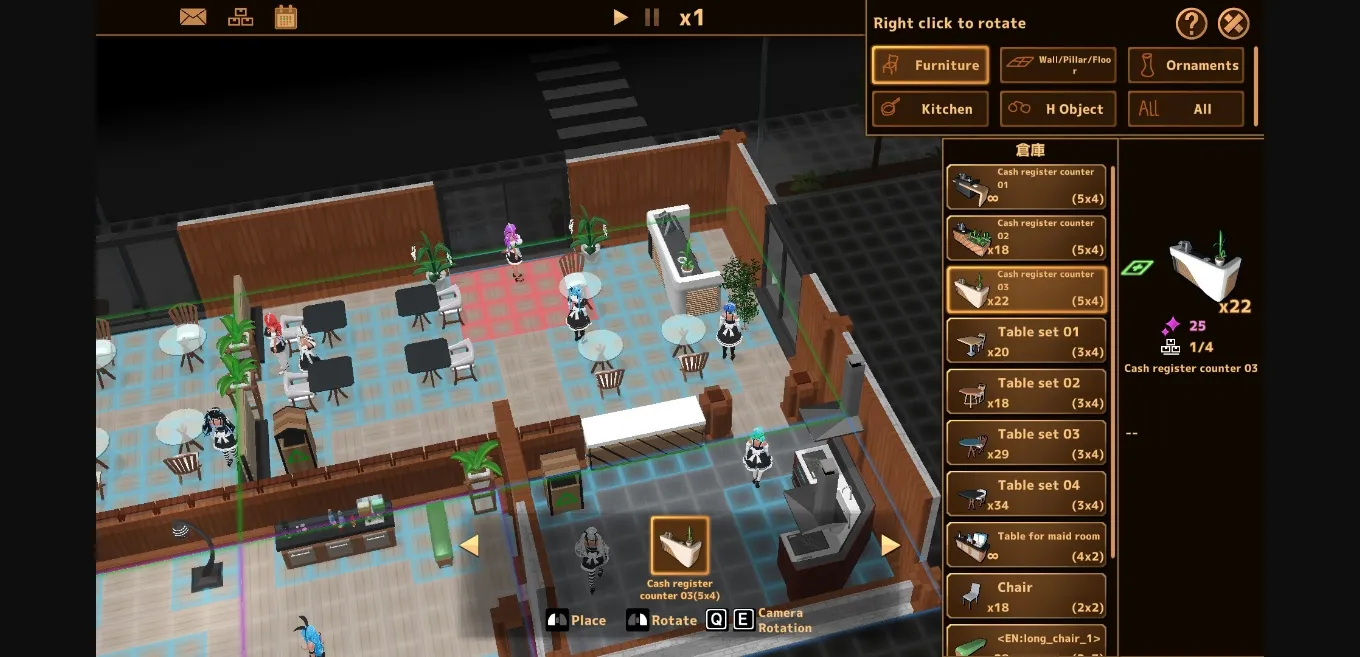This screenshot has height=657, width=1360.
Task: Choose the Table for maid room item
Action: coord(1026,544)
